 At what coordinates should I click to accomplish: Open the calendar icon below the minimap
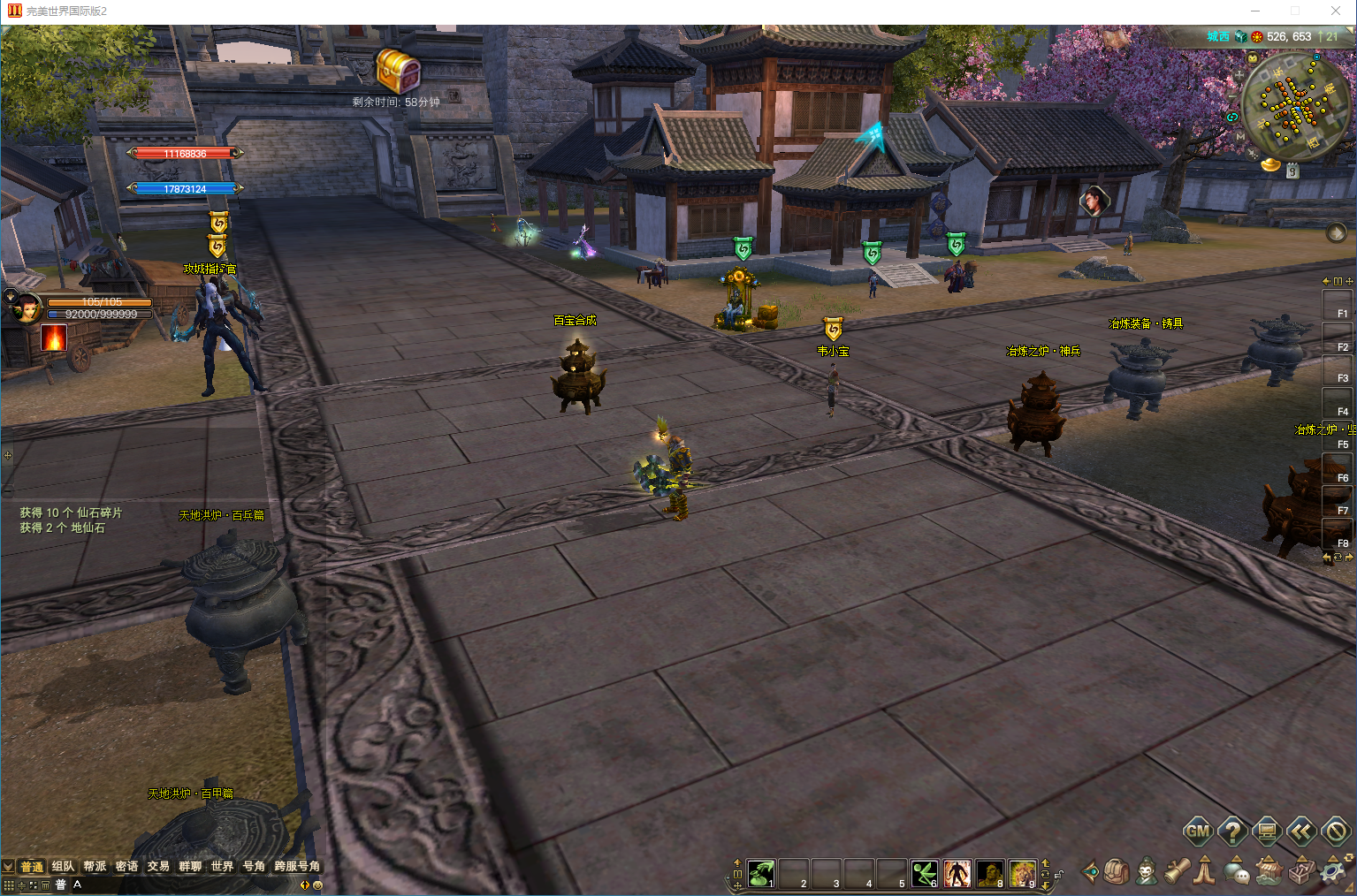tap(1292, 171)
